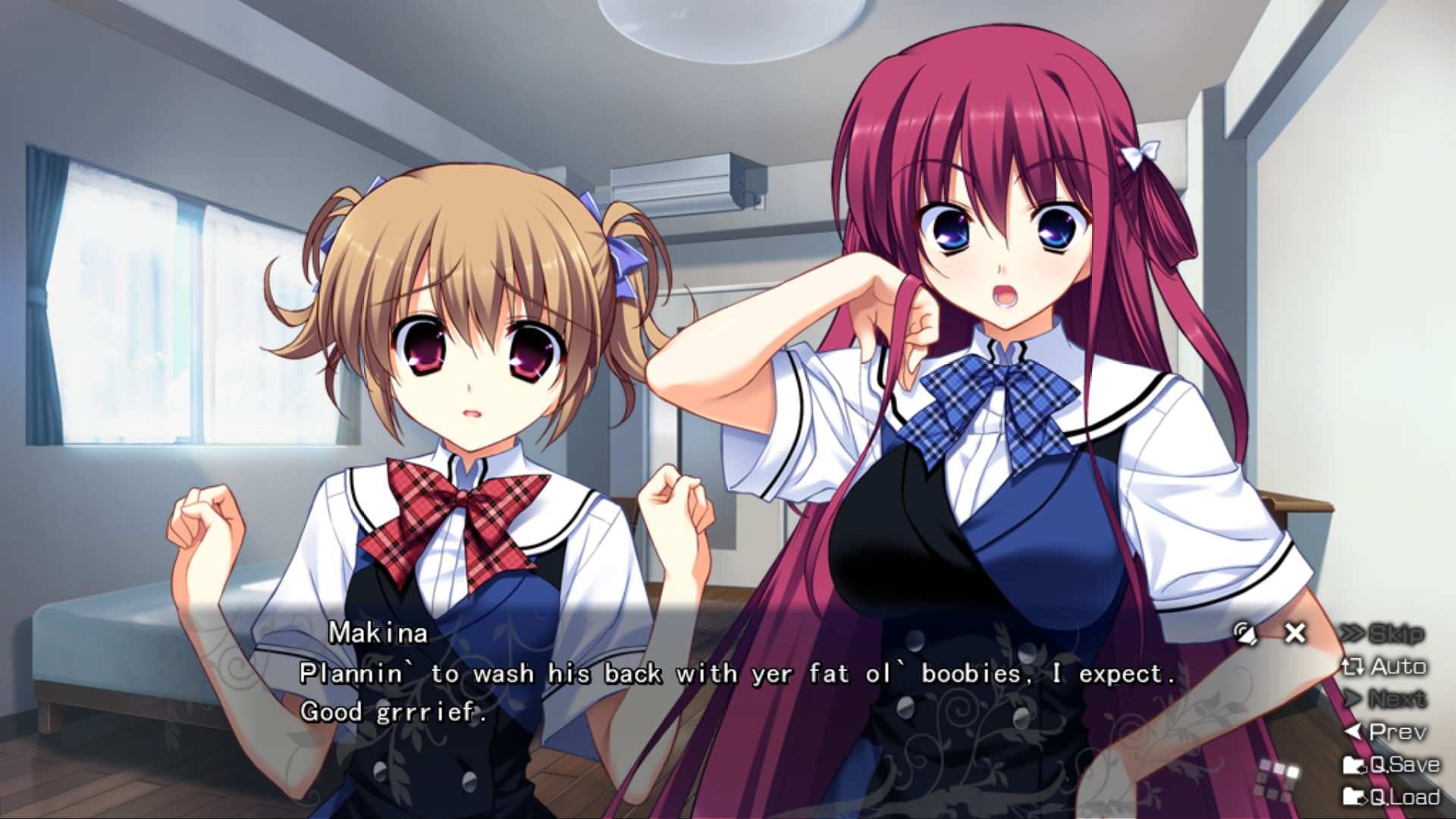Go back with the Prev button
Image resolution: width=1456 pixels, height=819 pixels.
point(1386,732)
